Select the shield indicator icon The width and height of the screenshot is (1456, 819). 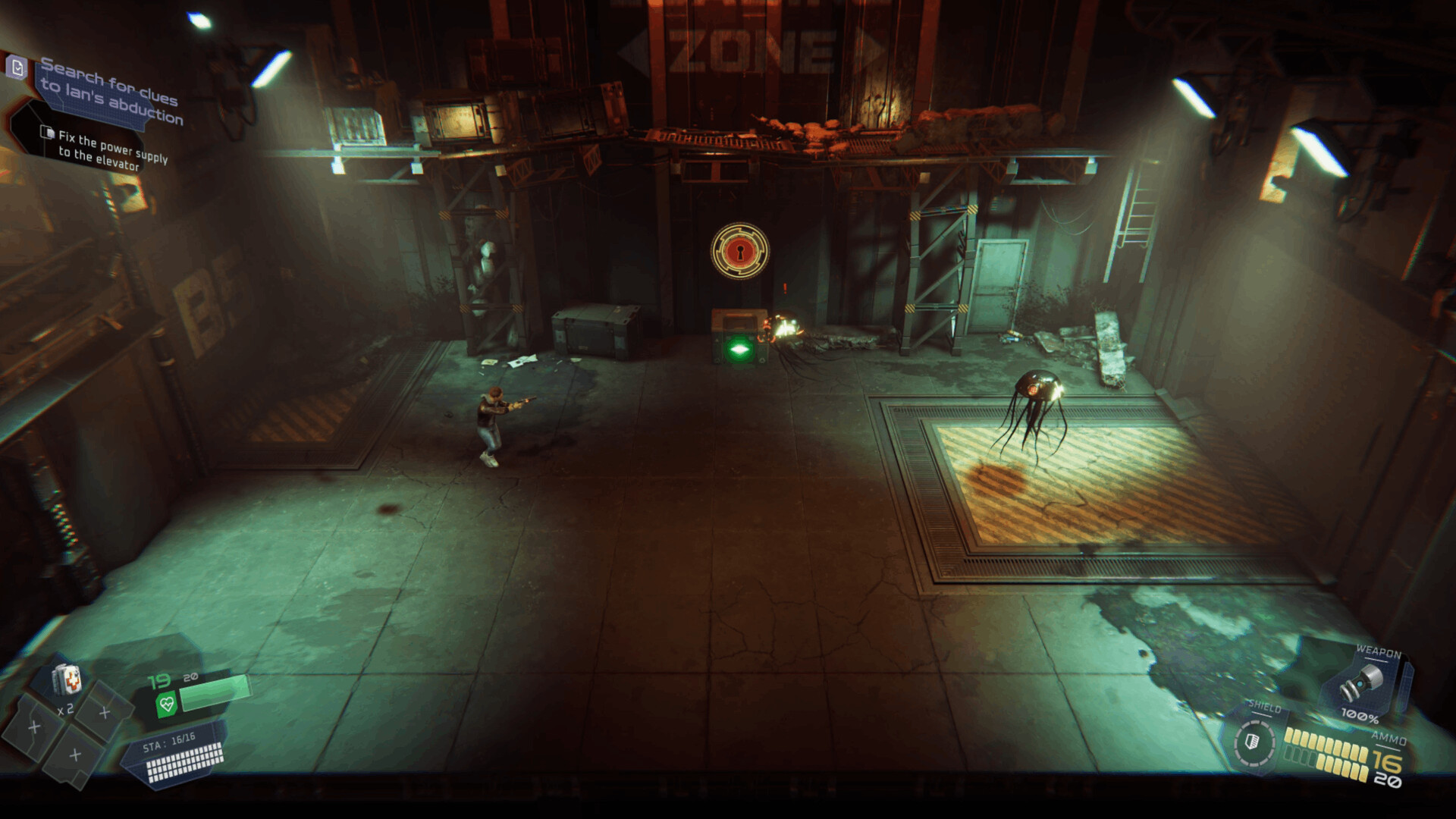click(1252, 742)
